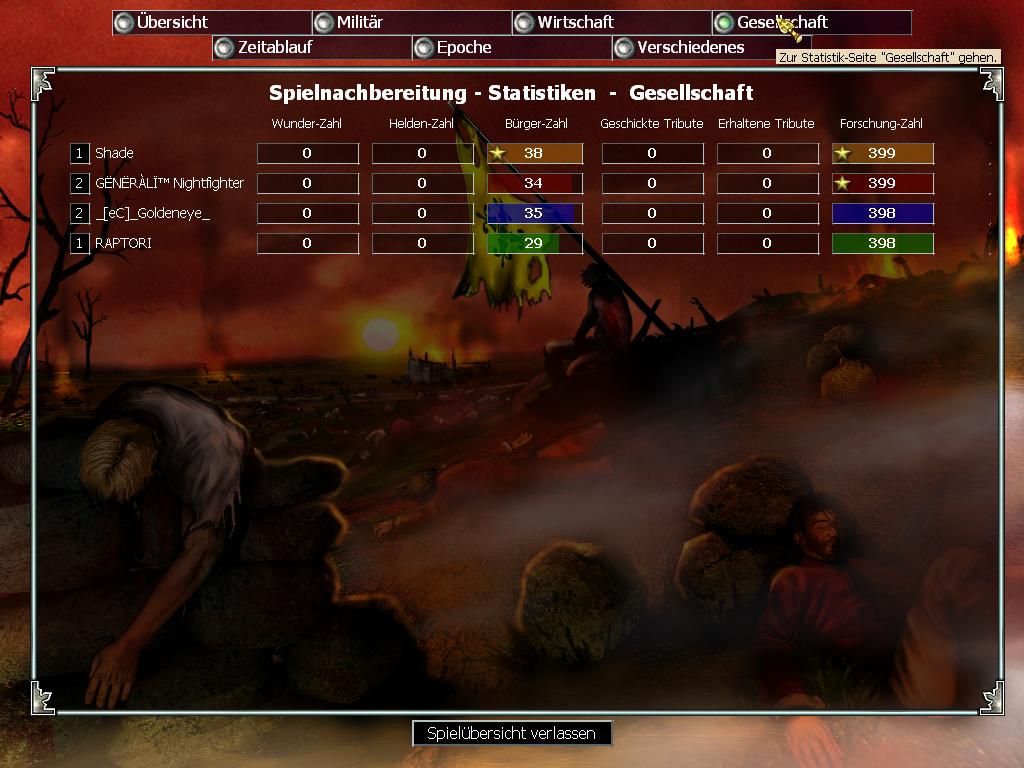Image resolution: width=1024 pixels, height=768 pixels.
Task: Choose player _[eC]_Goldeneye_ row
Action: pos(152,213)
